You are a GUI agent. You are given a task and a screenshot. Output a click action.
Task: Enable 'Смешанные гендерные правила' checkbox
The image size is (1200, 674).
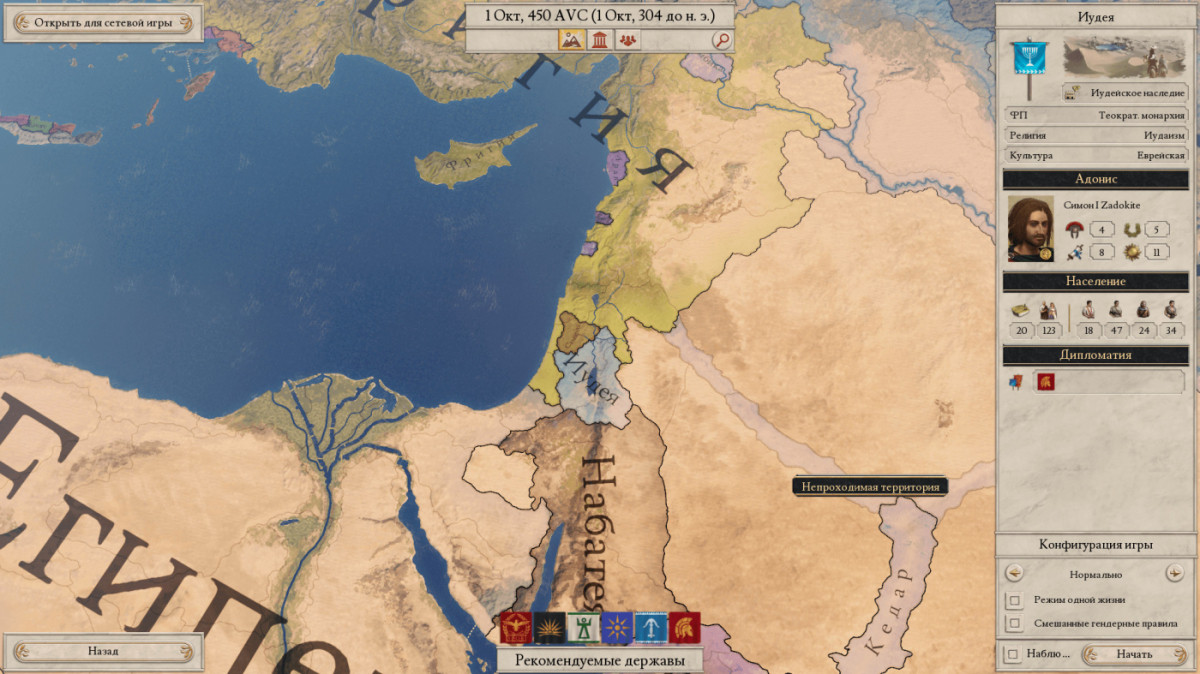(x=1015, y=624)
